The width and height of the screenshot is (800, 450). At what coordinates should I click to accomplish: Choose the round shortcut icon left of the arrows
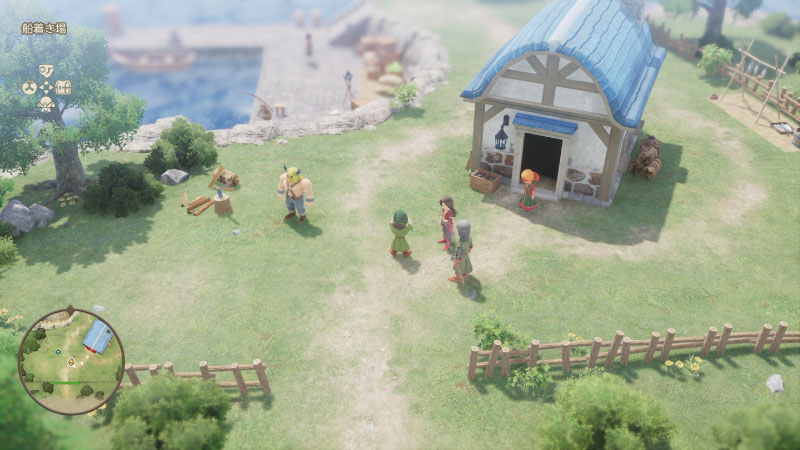[29, 87]
